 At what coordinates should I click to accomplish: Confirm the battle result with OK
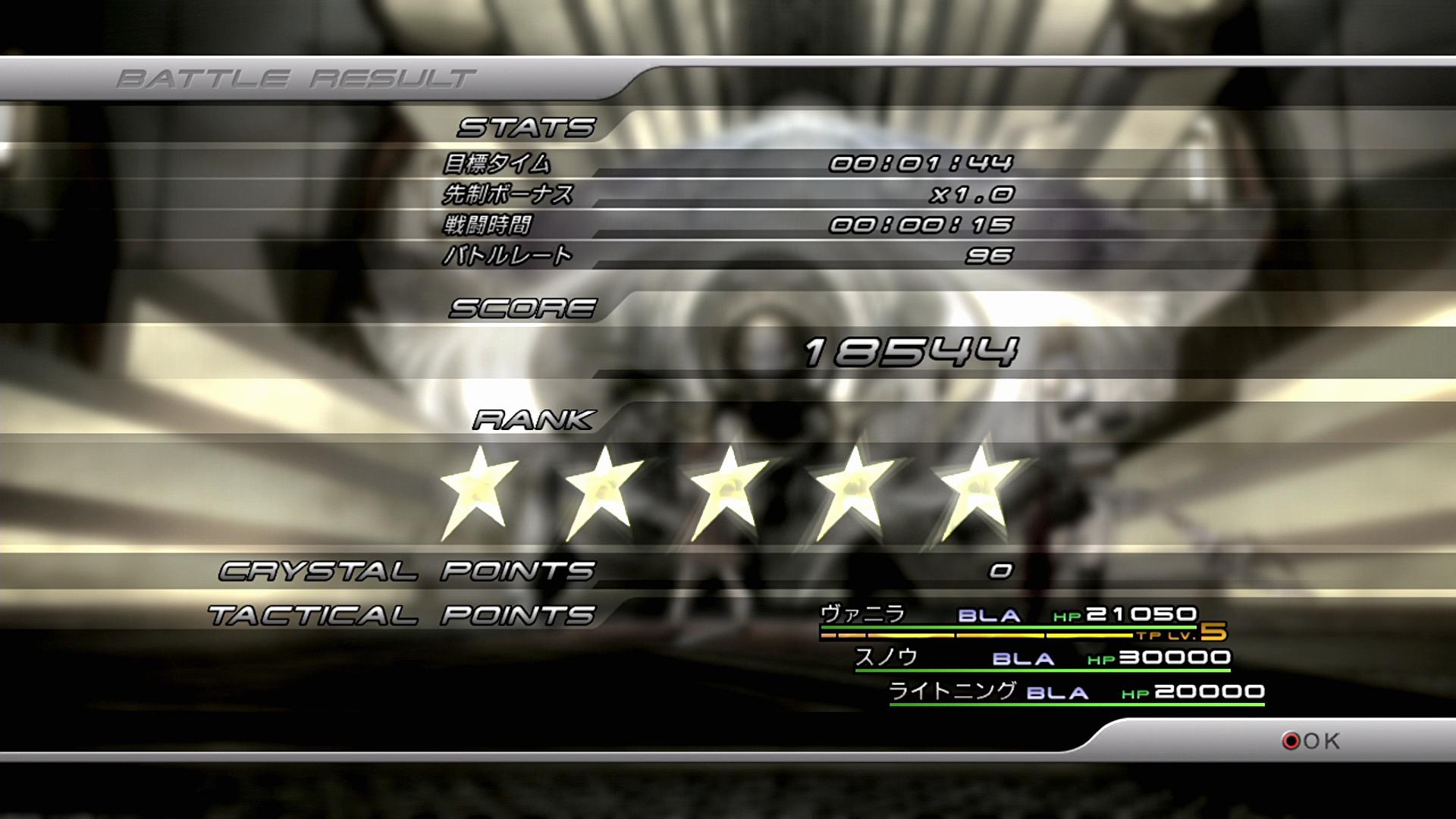(x=1312, y=740)
